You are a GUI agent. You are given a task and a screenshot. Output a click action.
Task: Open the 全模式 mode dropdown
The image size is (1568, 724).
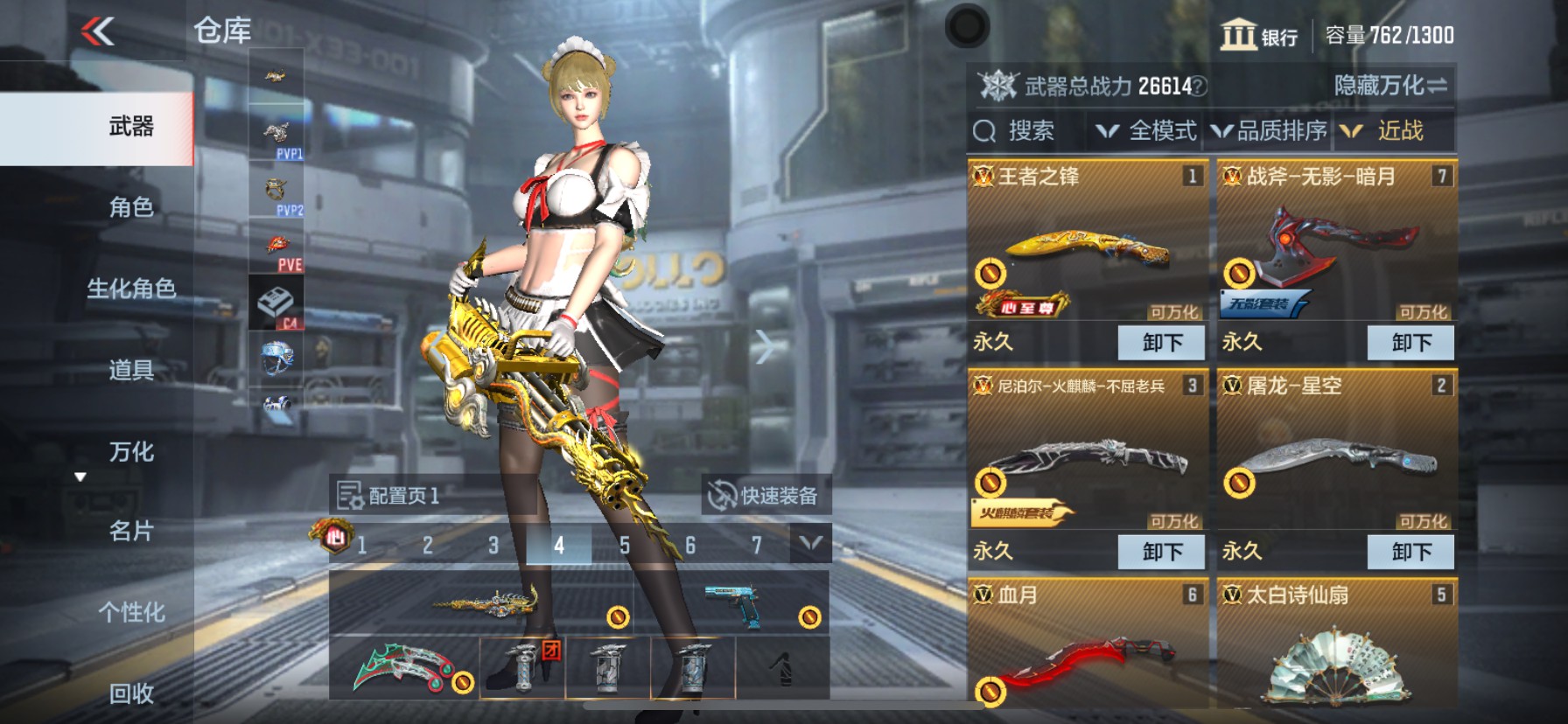pyautogui.click(x=1147, y=131)
